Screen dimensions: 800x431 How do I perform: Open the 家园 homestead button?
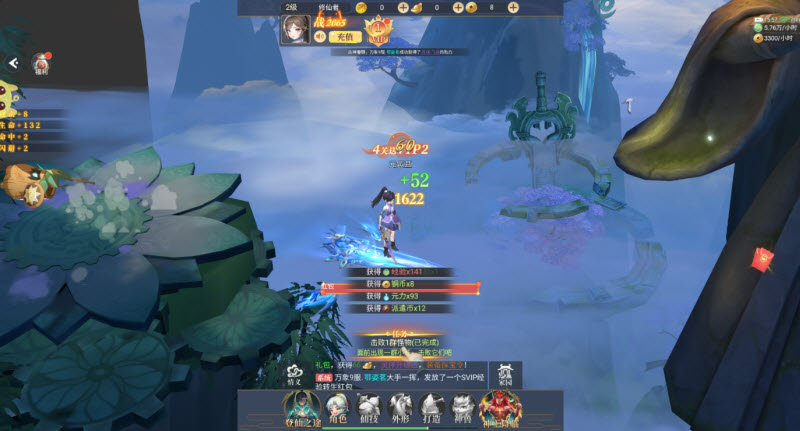[505, 374]
